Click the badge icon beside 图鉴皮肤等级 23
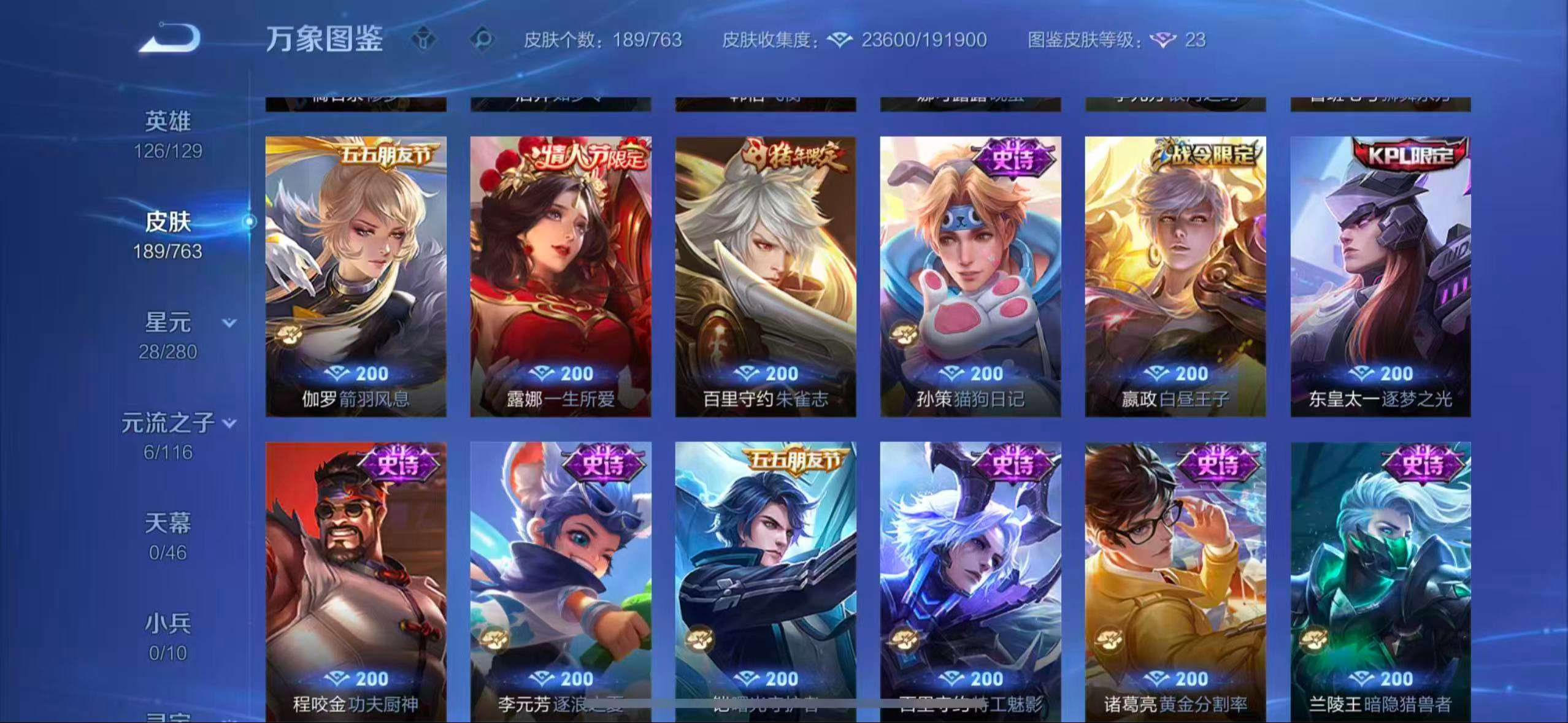 pyautogui.click(x=1162, y=40)
